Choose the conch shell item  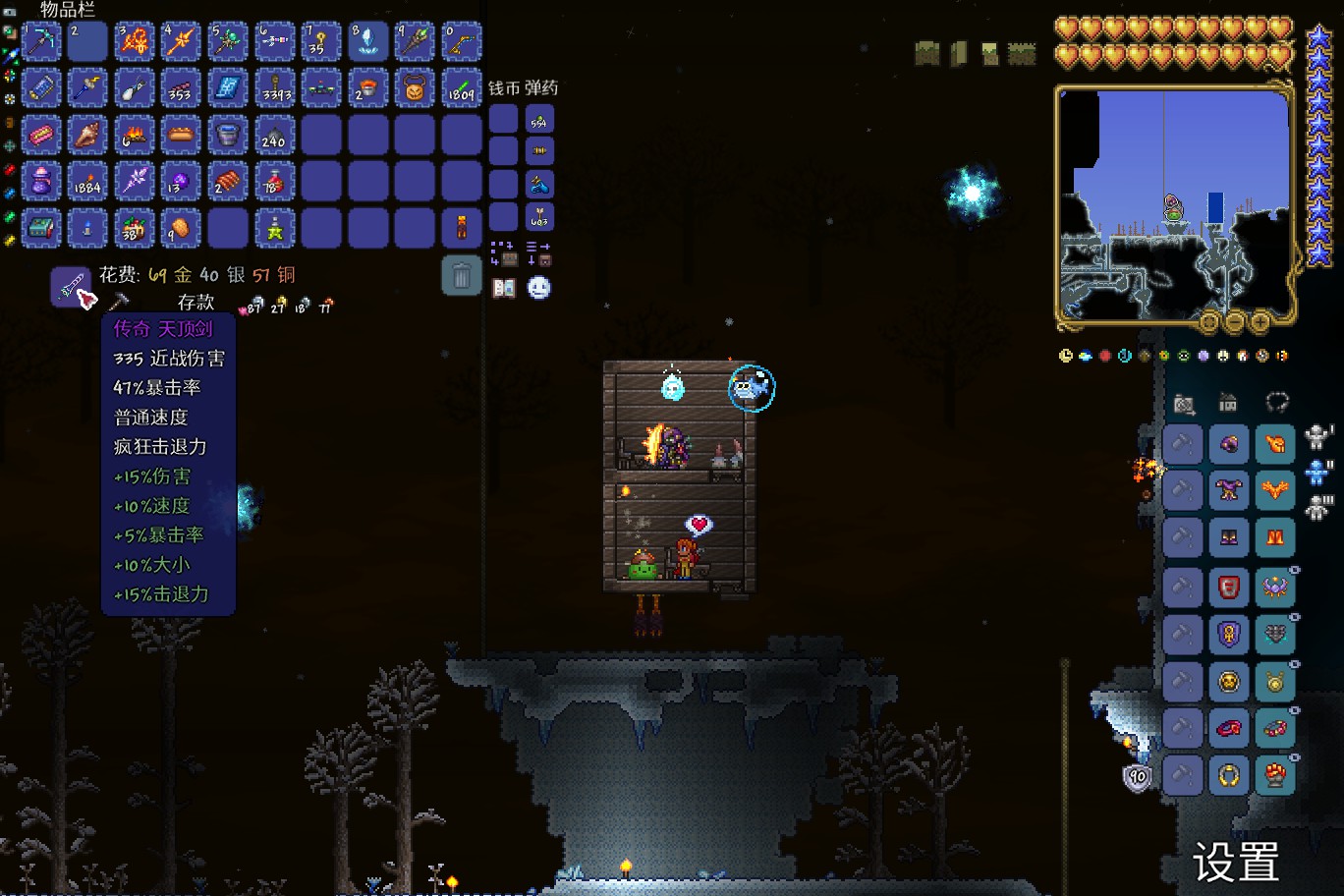[87, 135]
